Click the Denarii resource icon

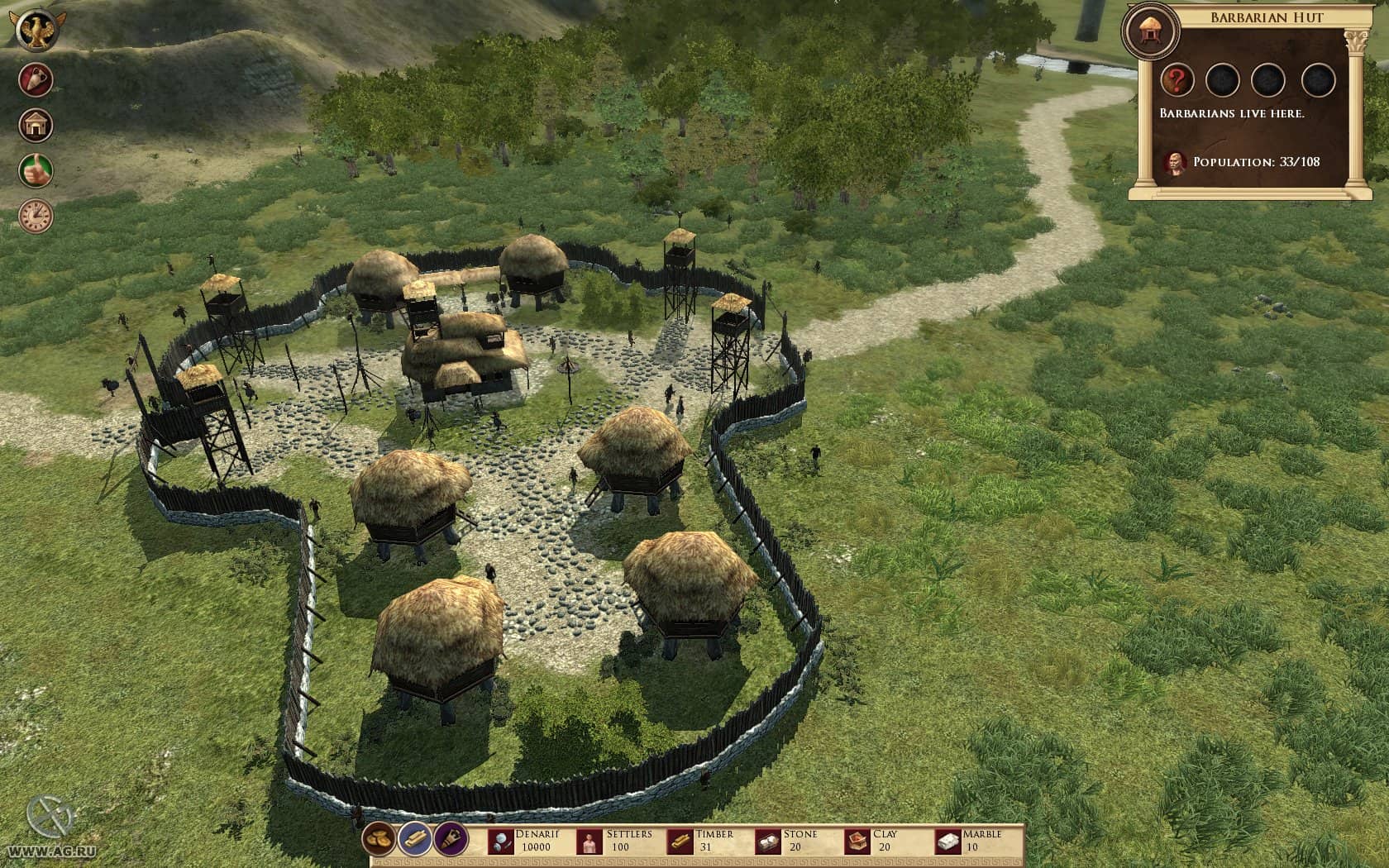coord(502,842)
